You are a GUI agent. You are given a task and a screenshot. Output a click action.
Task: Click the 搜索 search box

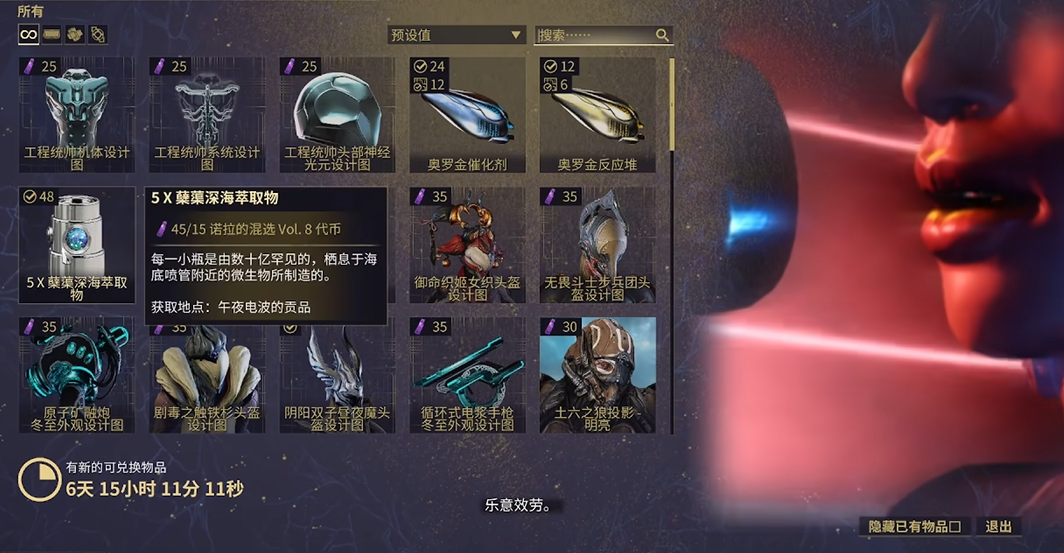(595, 35)
